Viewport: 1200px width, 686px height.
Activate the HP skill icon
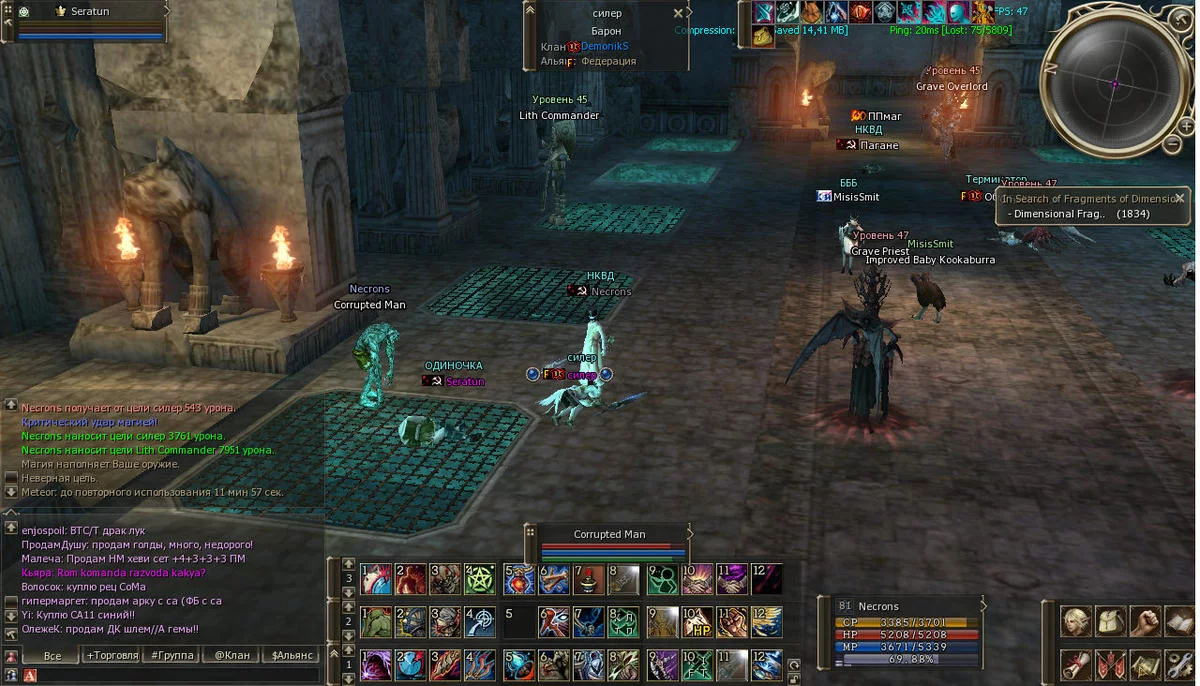(697, 622)
